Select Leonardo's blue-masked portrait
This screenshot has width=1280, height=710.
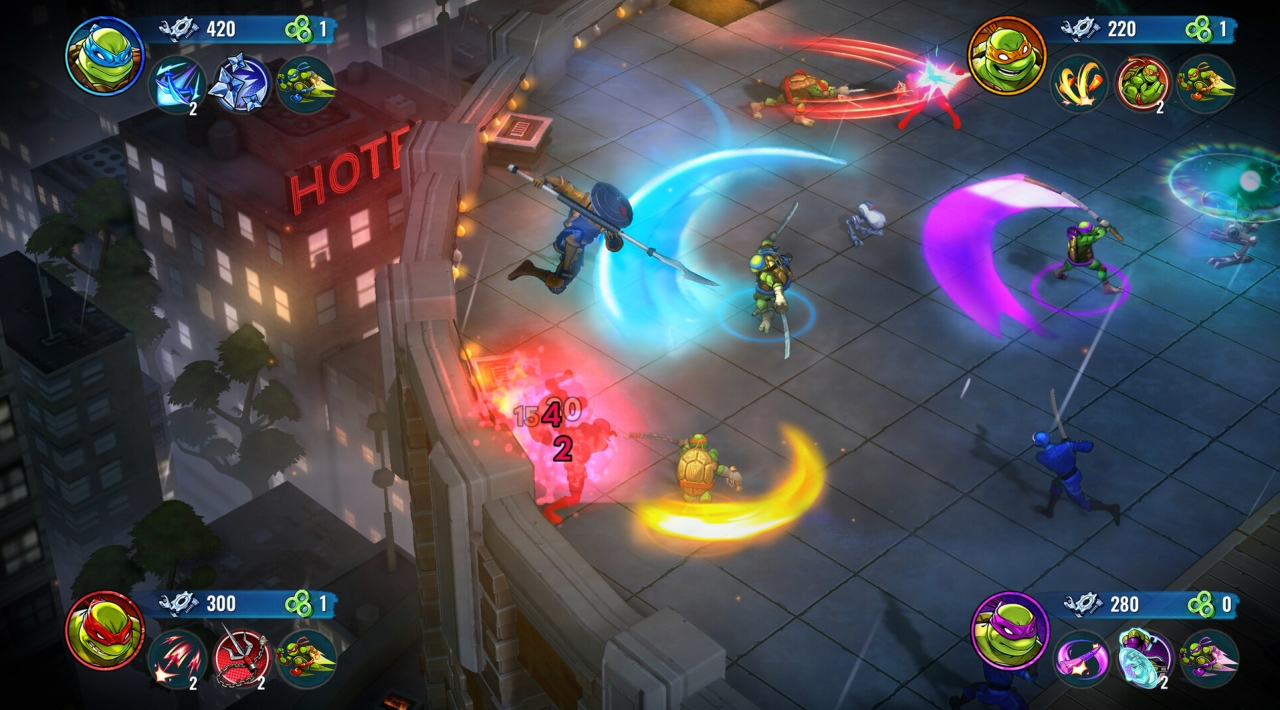[x=105, y=56]
